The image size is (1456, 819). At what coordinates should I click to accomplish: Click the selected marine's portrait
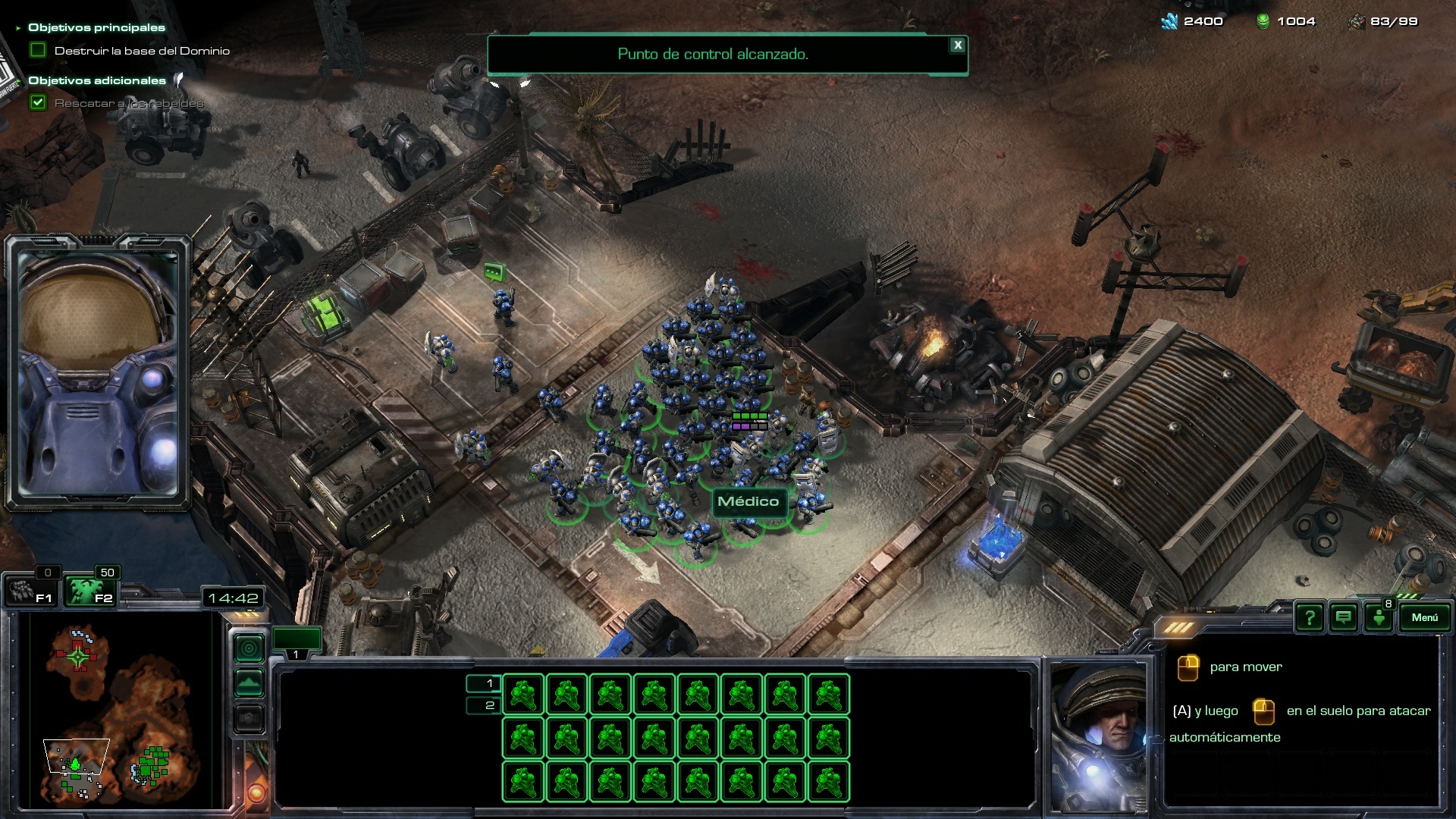[1098, 733]
